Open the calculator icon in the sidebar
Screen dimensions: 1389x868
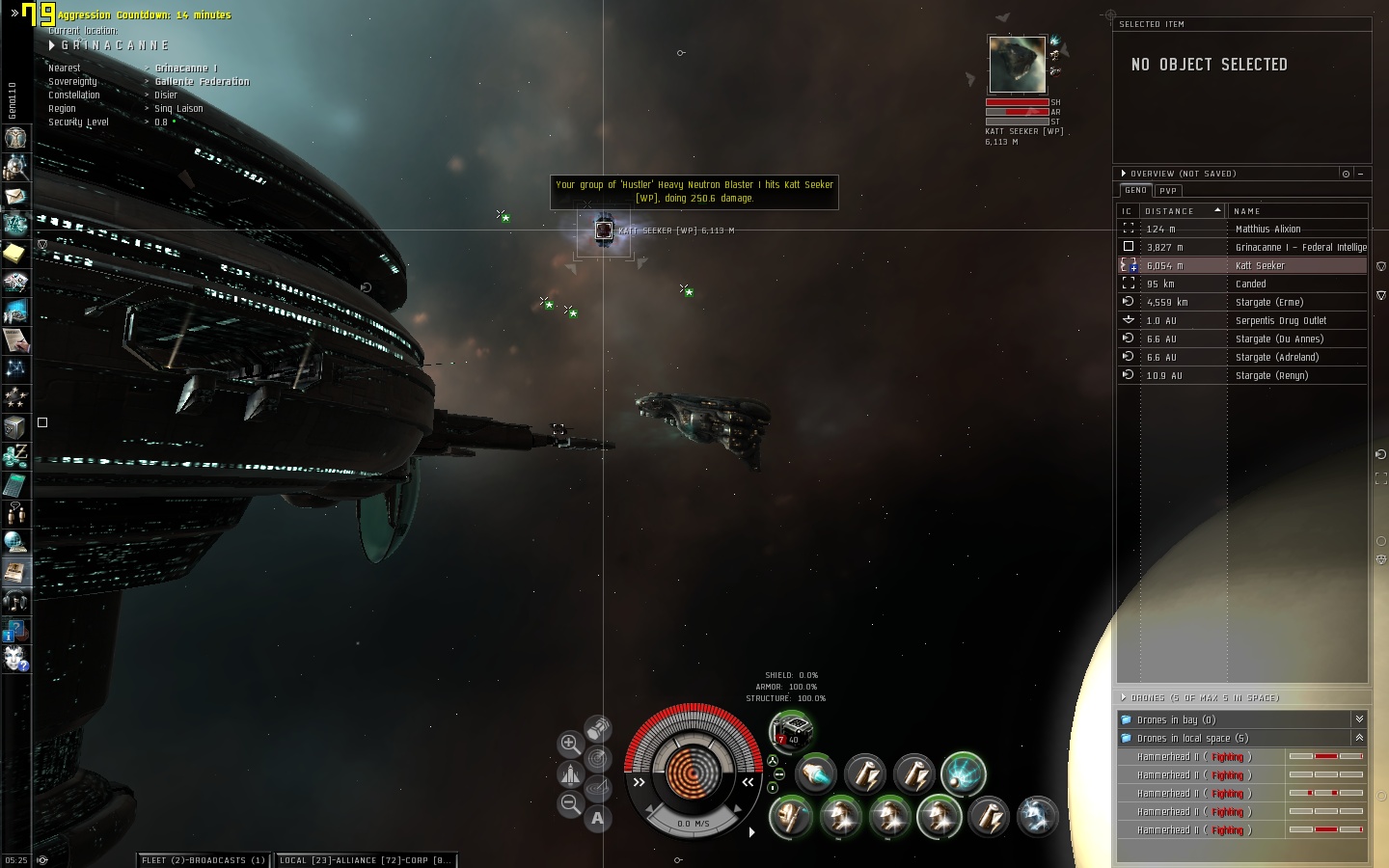click(15, 484)
